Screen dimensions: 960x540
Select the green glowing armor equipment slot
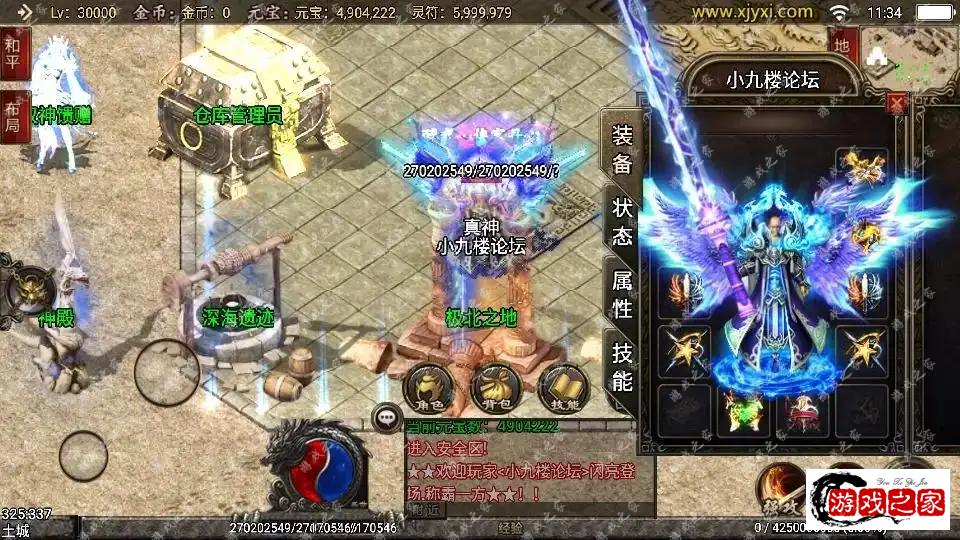(x=742, y=410)
